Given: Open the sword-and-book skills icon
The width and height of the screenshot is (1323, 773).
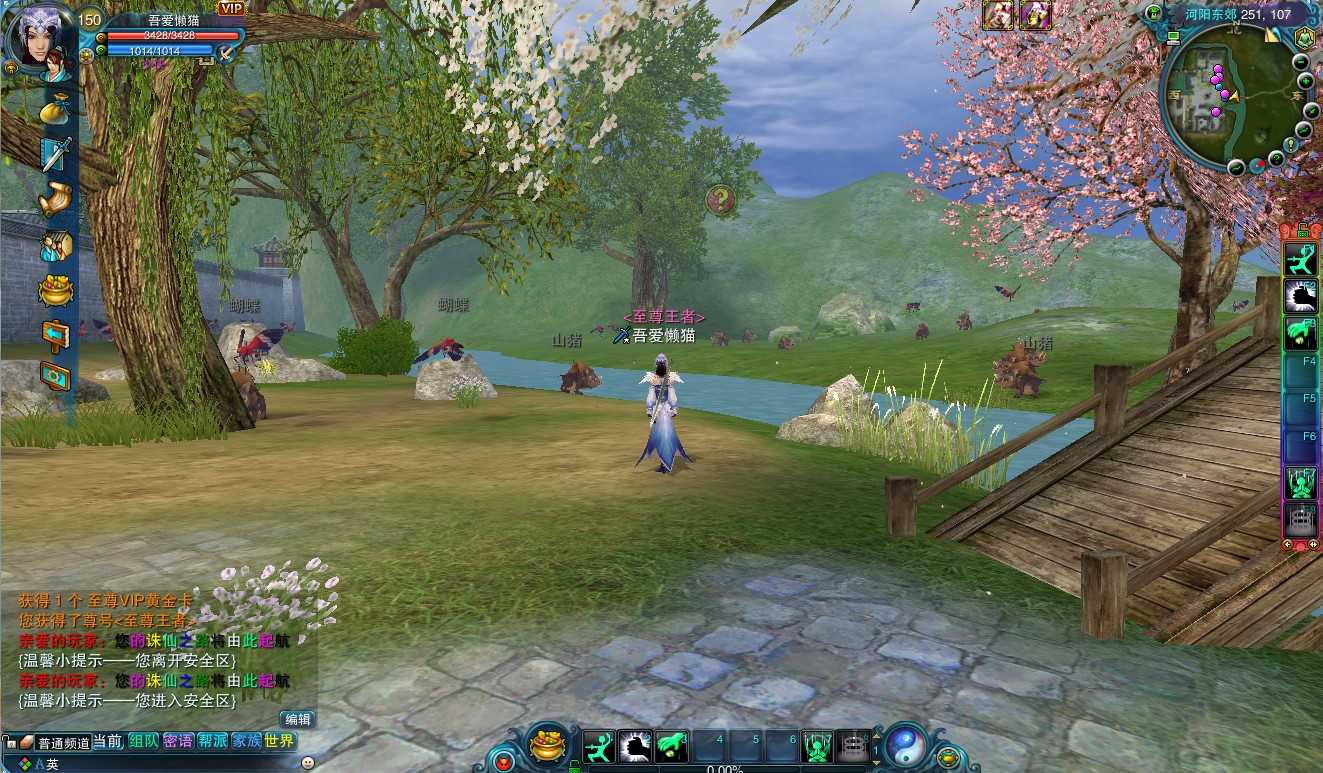Looking at the screenshot, I should coord(55,154).
